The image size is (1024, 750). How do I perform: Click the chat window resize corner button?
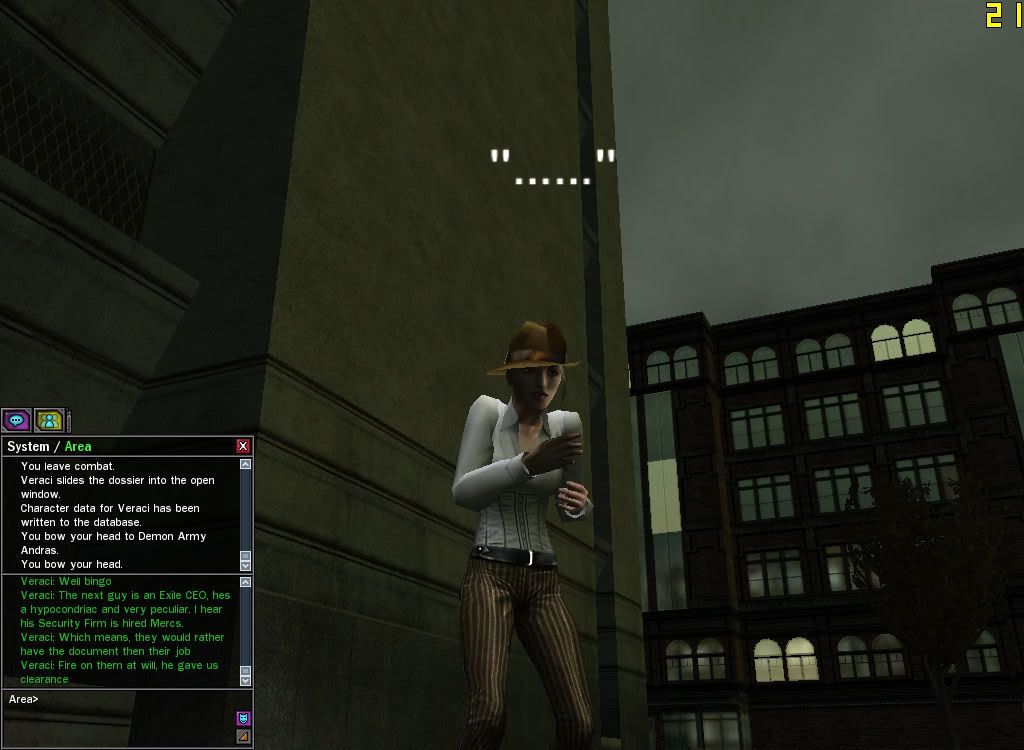tap(243, 737)
